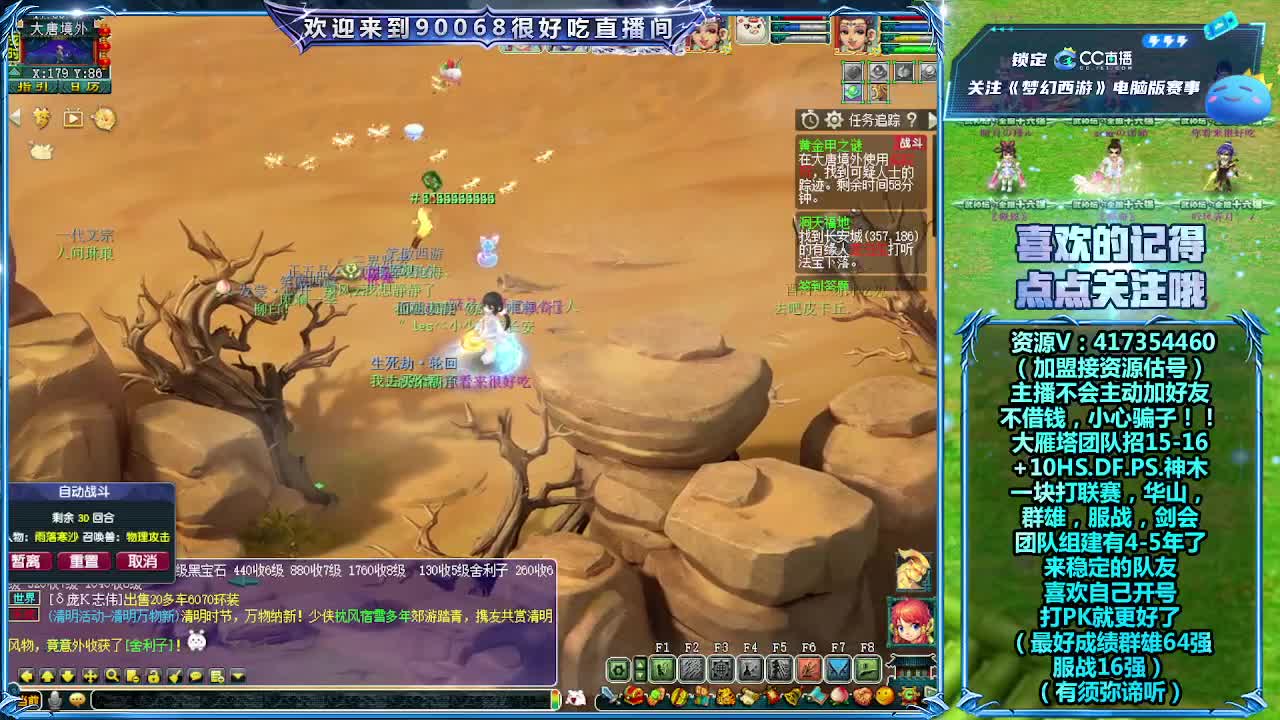Toggle the microphone icon beside chat input
Viewport: 1280px width, 720px height.
tap(55, 699)
